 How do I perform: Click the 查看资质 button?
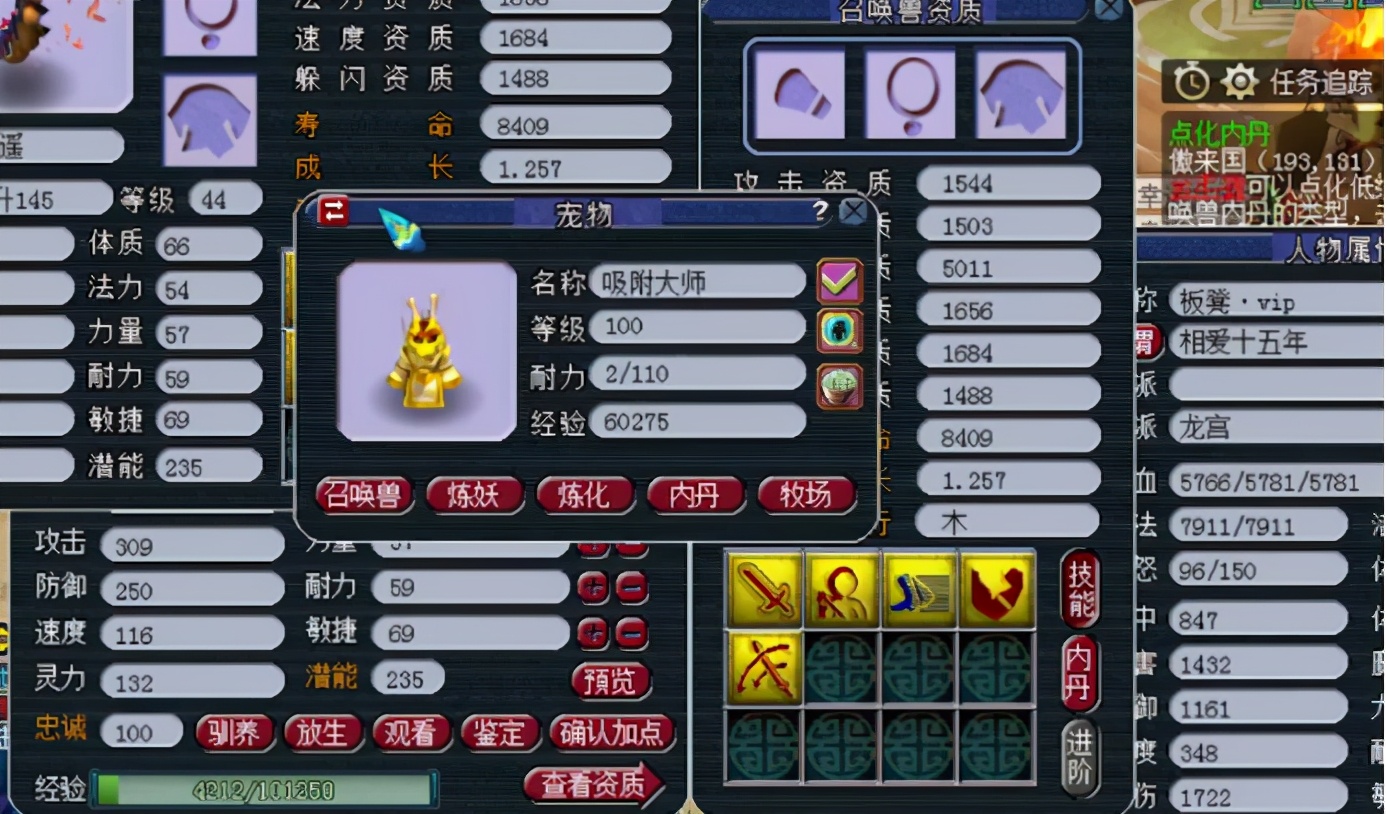click(x=596, y=786)
